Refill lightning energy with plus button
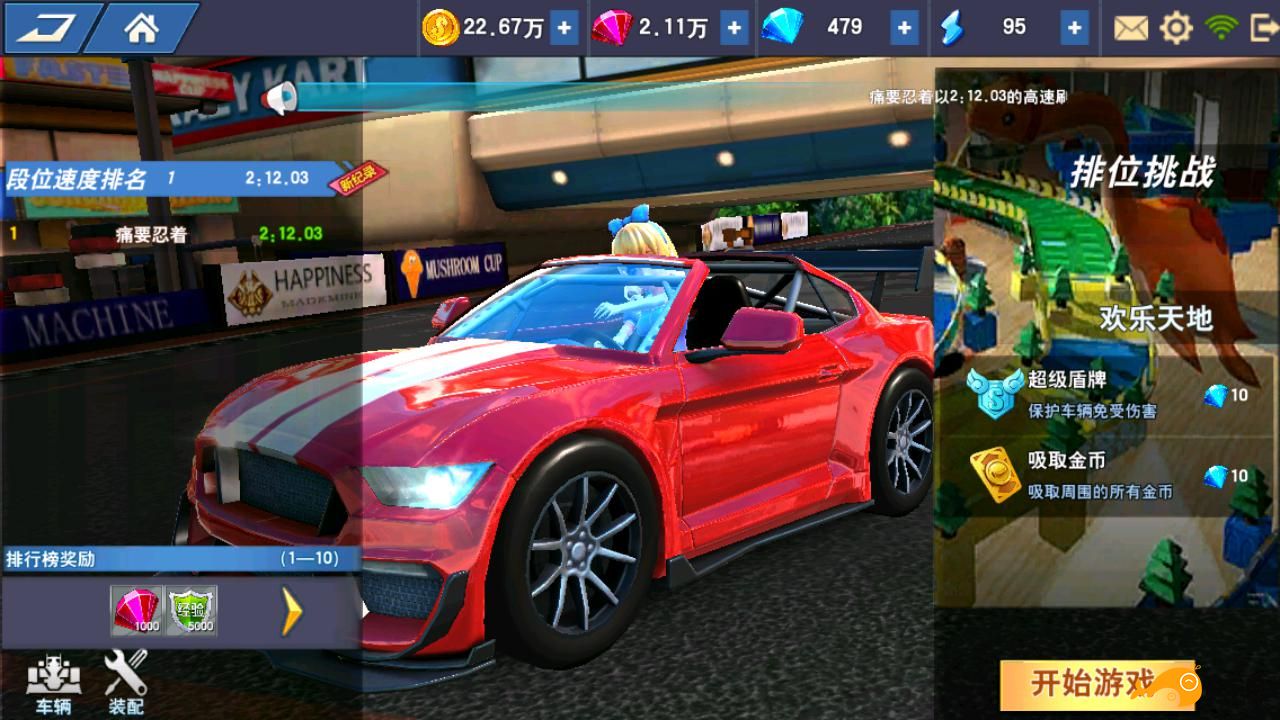The height and width of the screenshot is (720, 1280). (1074, 28)
